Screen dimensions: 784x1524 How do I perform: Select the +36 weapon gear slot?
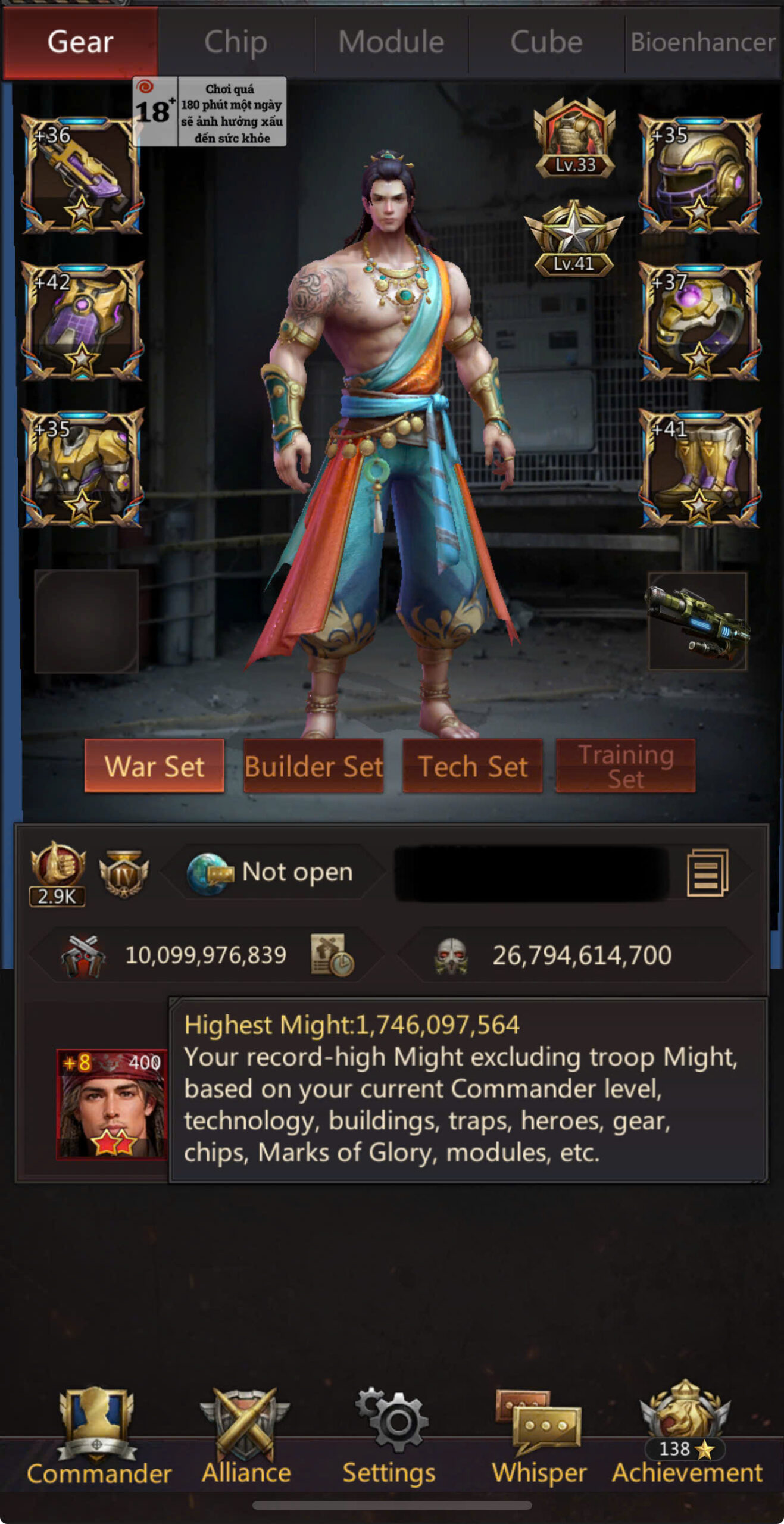82,174
